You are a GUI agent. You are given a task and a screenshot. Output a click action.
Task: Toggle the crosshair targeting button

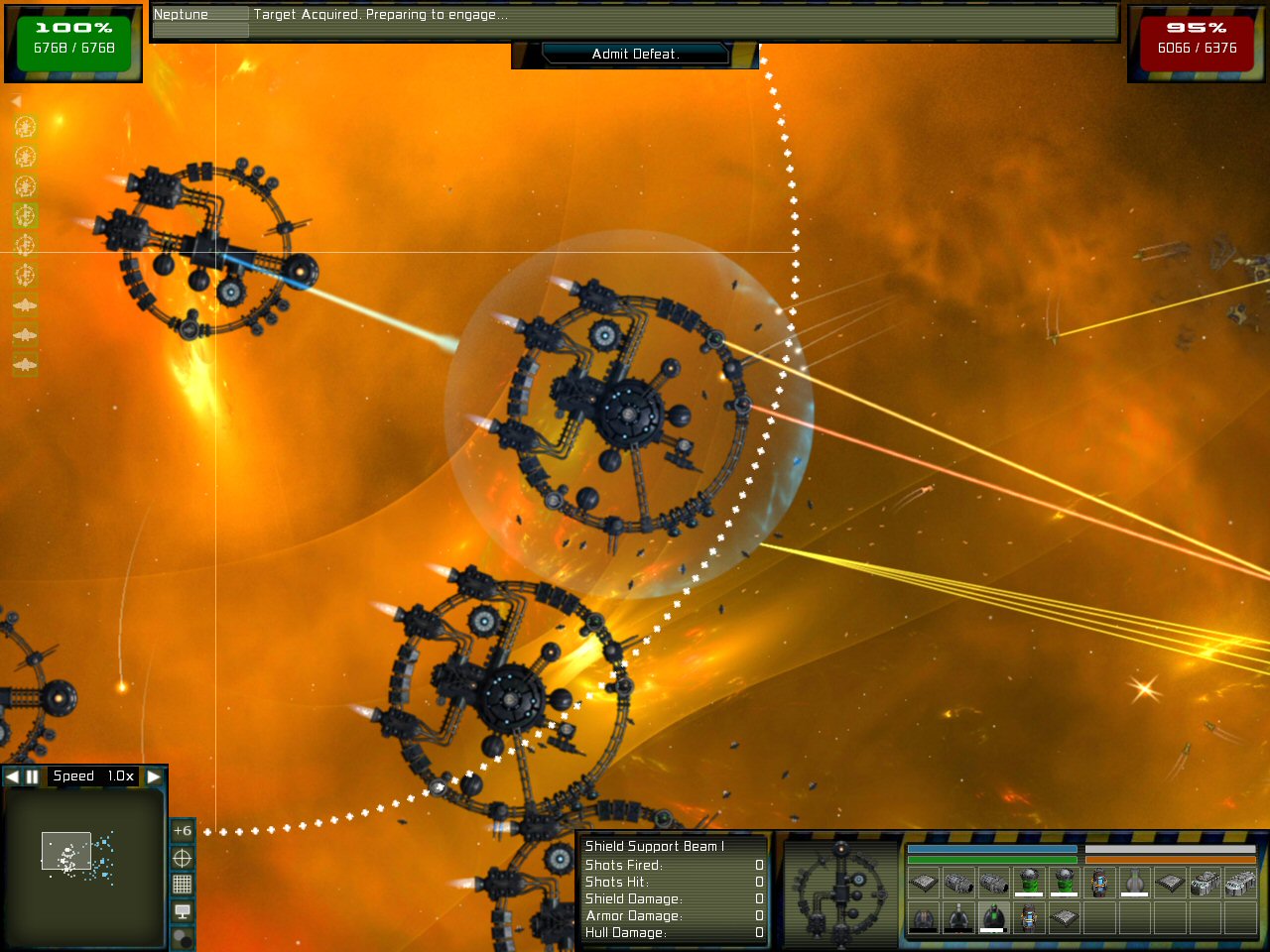coord(183,858)
